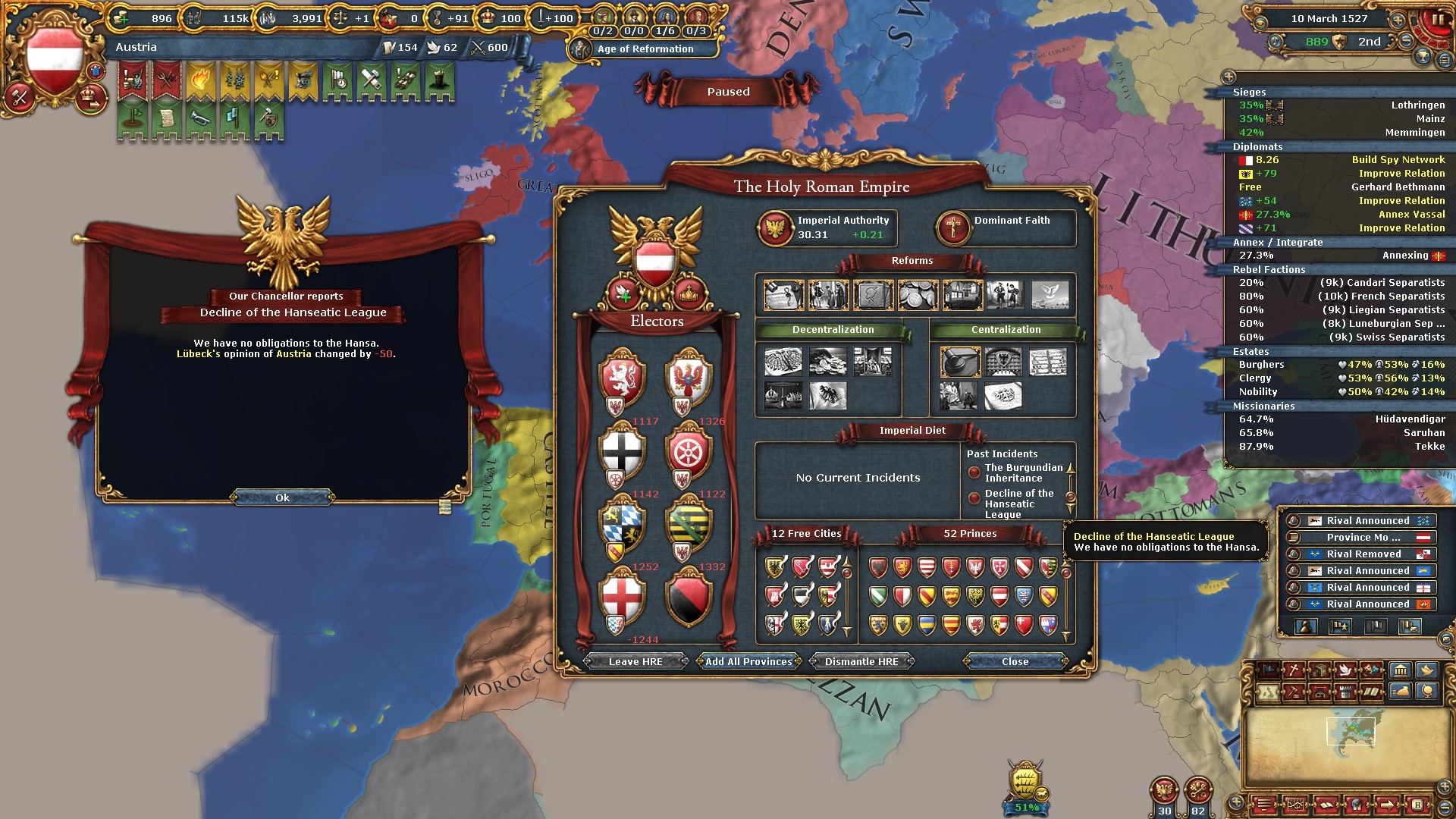The height and width of the screenshot is (819, 1456).
Task: Select the Bohemia elector shield with lion
Action: click(x=622, y=378)
